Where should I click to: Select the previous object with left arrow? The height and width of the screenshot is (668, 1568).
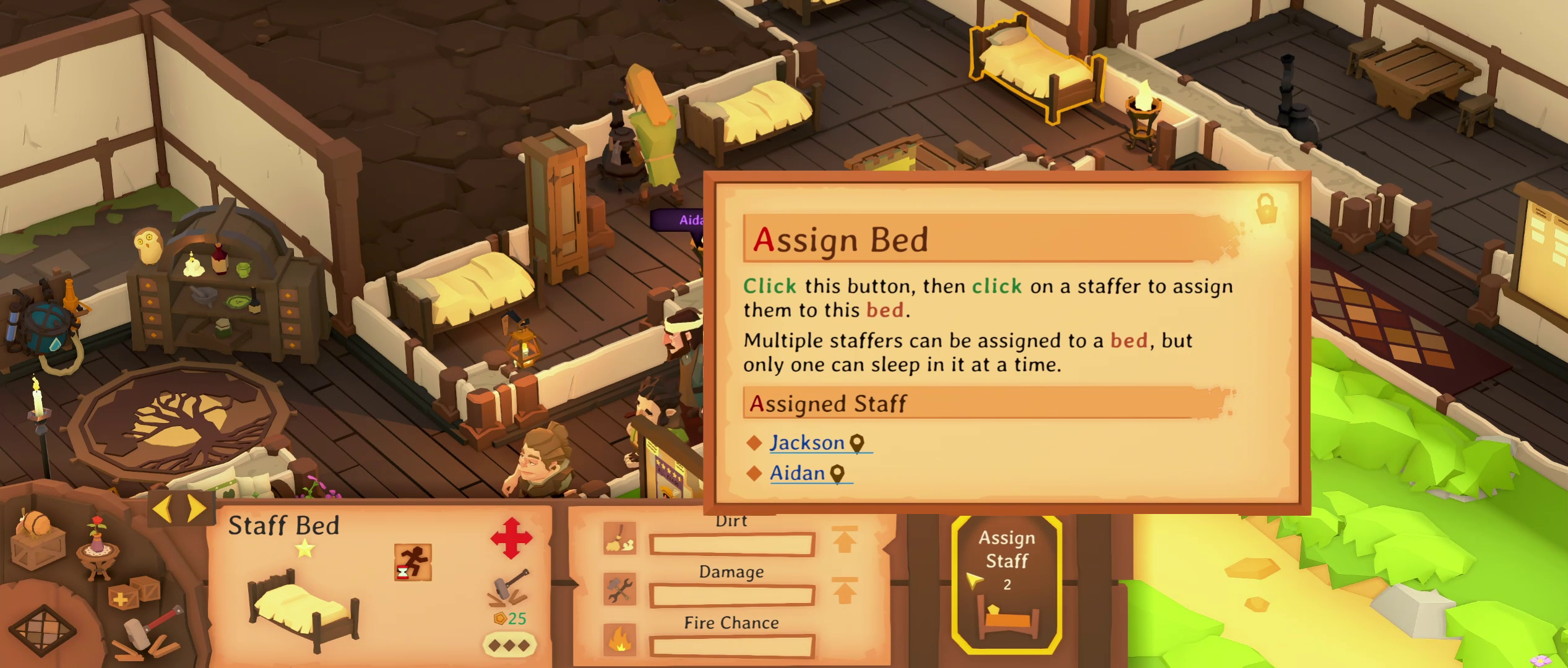162,508
